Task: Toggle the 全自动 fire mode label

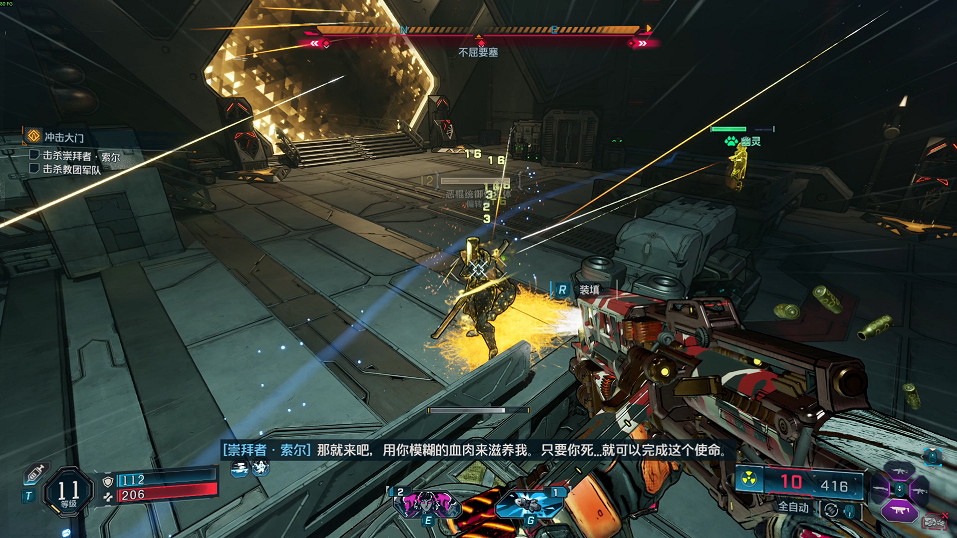Action: (x=794, y=508)
